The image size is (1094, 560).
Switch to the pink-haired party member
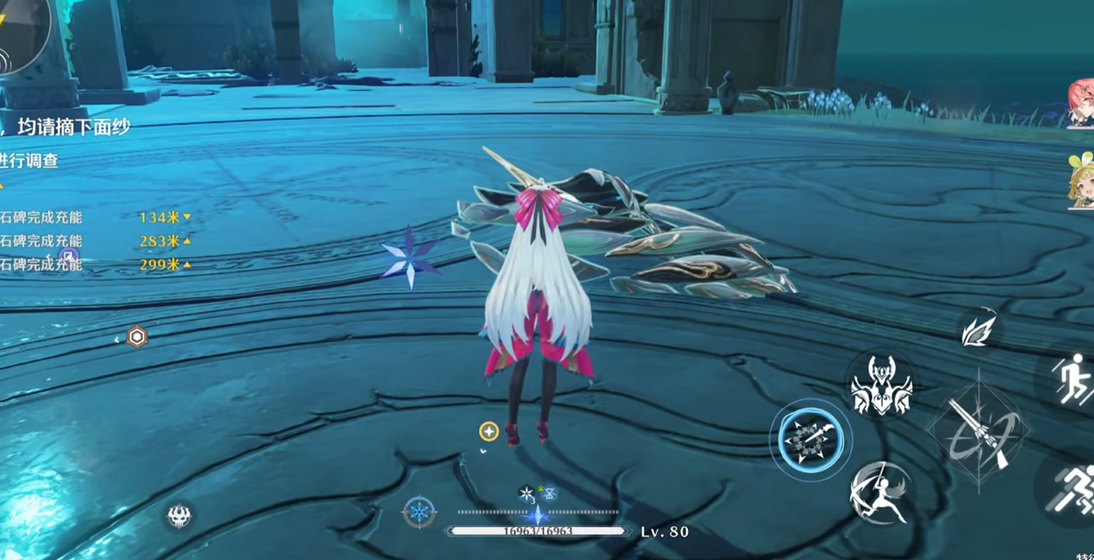[x=1081, y=103]
